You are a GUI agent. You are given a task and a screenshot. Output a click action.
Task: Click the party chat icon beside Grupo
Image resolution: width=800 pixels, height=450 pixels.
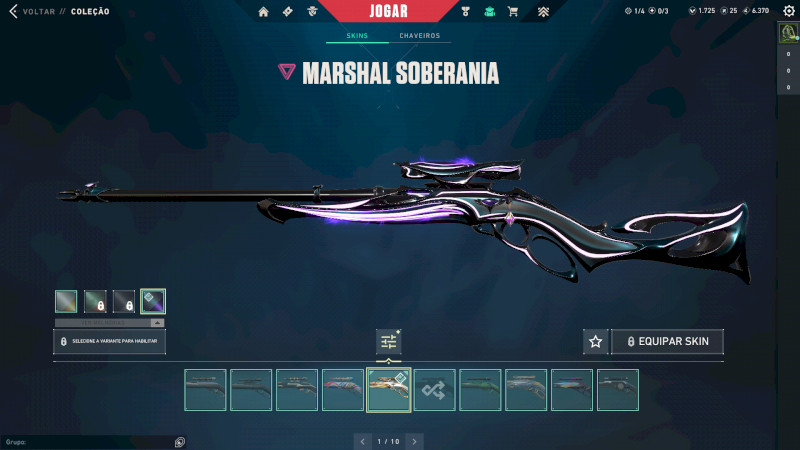(179, 442)
